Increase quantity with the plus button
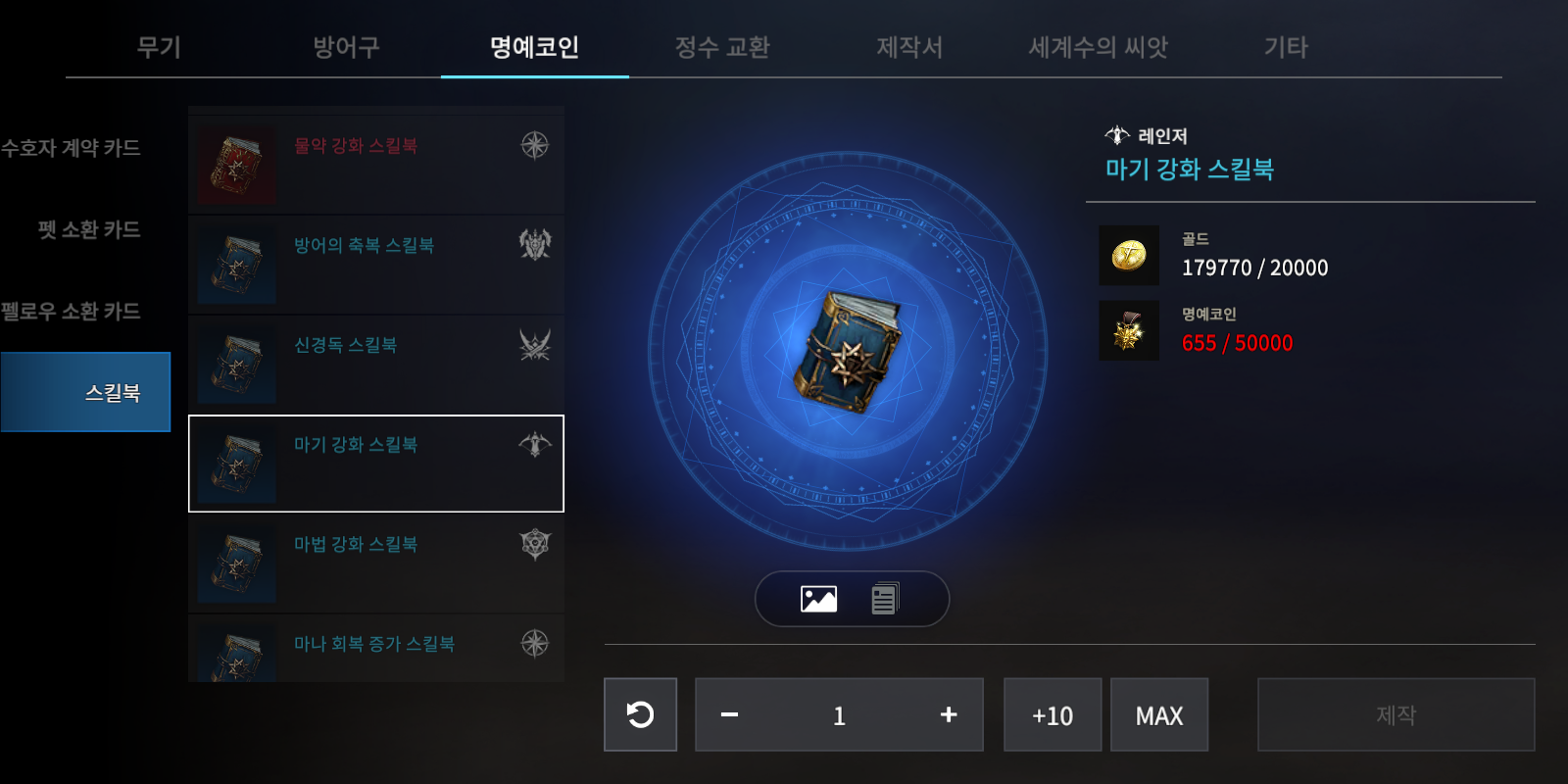This screenshot has height=784, width=1568. pos(948,714)
